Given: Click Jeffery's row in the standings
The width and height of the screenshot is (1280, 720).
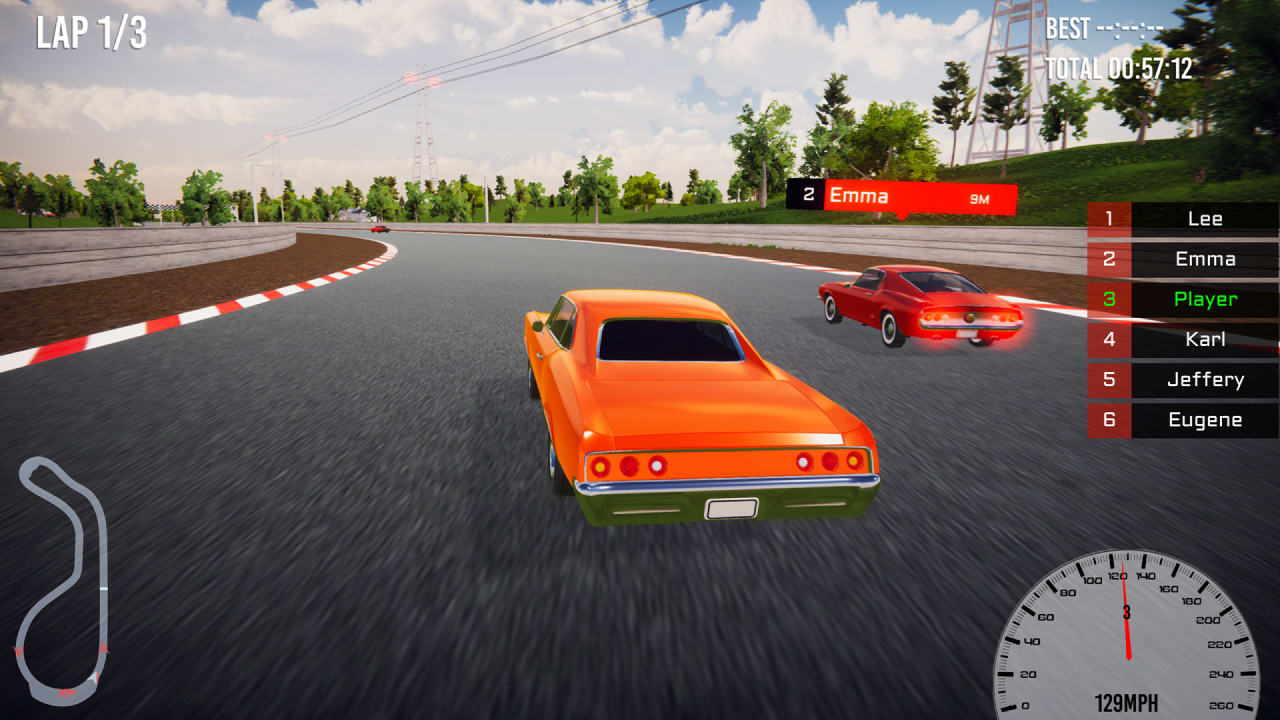Looking at the screenshot, I should pyautogui.click(x=1205, y=379).
